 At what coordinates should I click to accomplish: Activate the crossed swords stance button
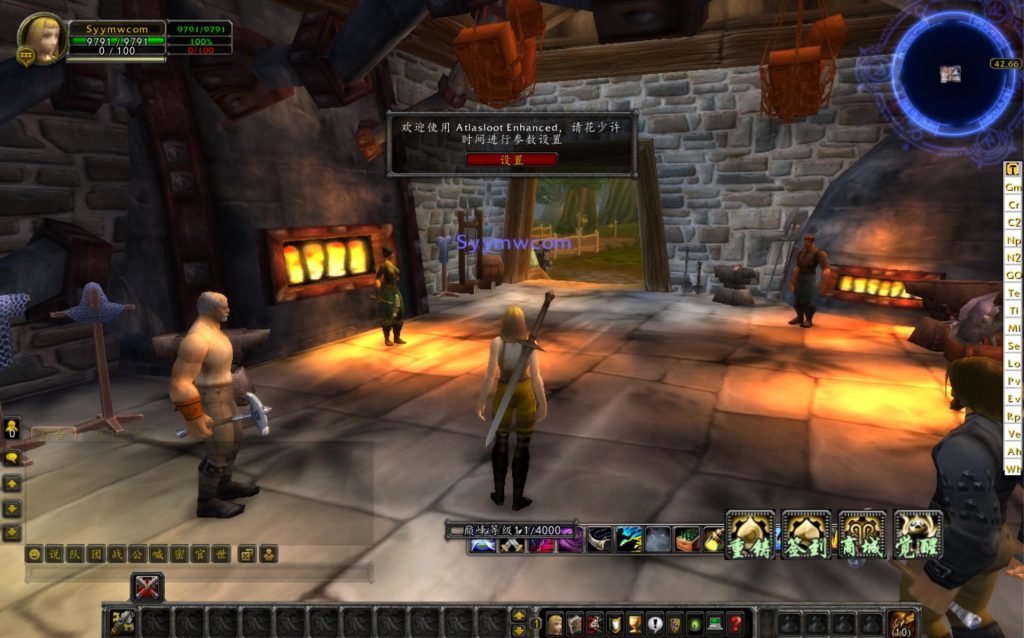pyautogui.click(x=147, y=587)
